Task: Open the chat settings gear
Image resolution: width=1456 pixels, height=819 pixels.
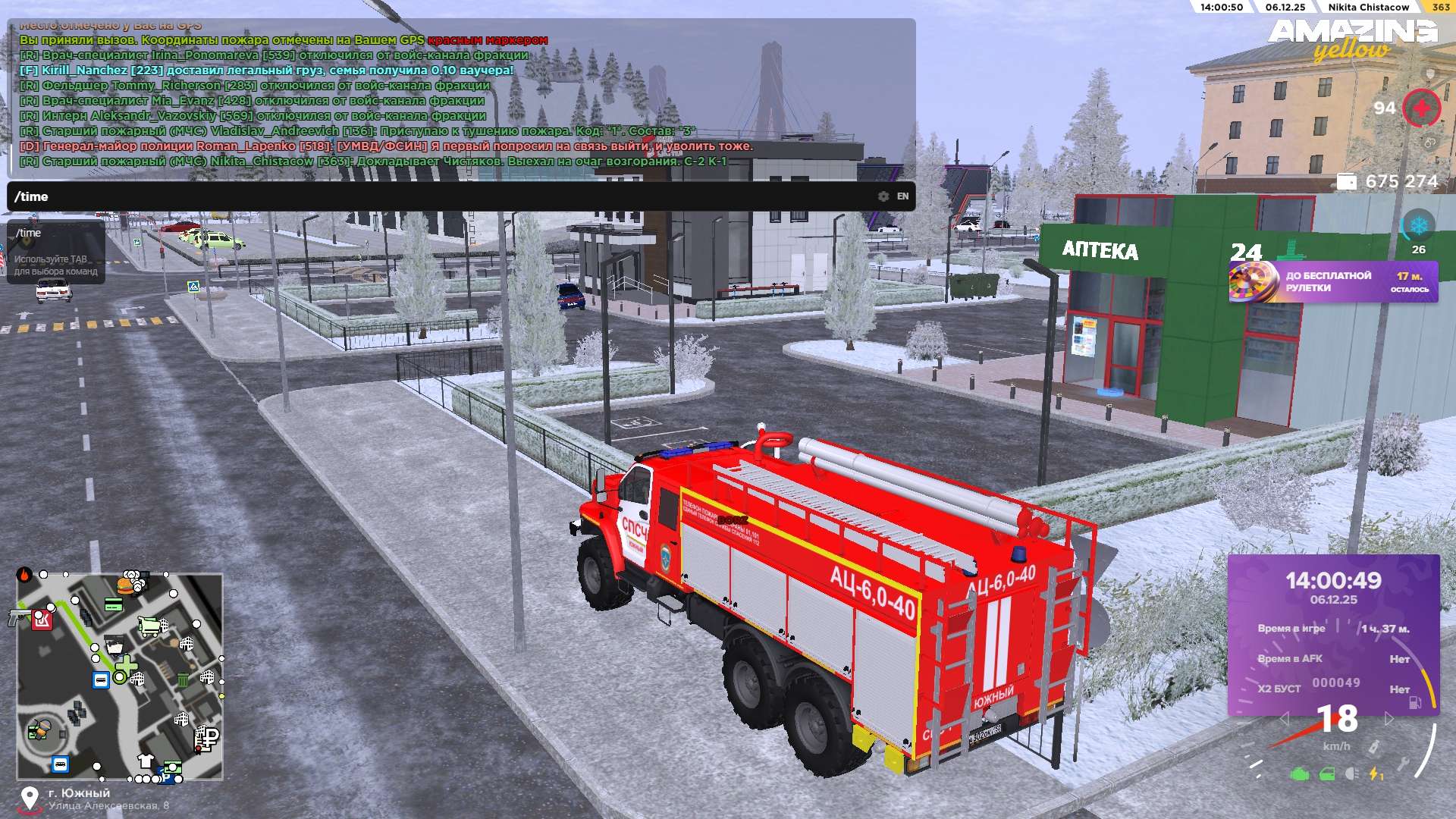Action: pyautogui.click(x=883, y=196)
